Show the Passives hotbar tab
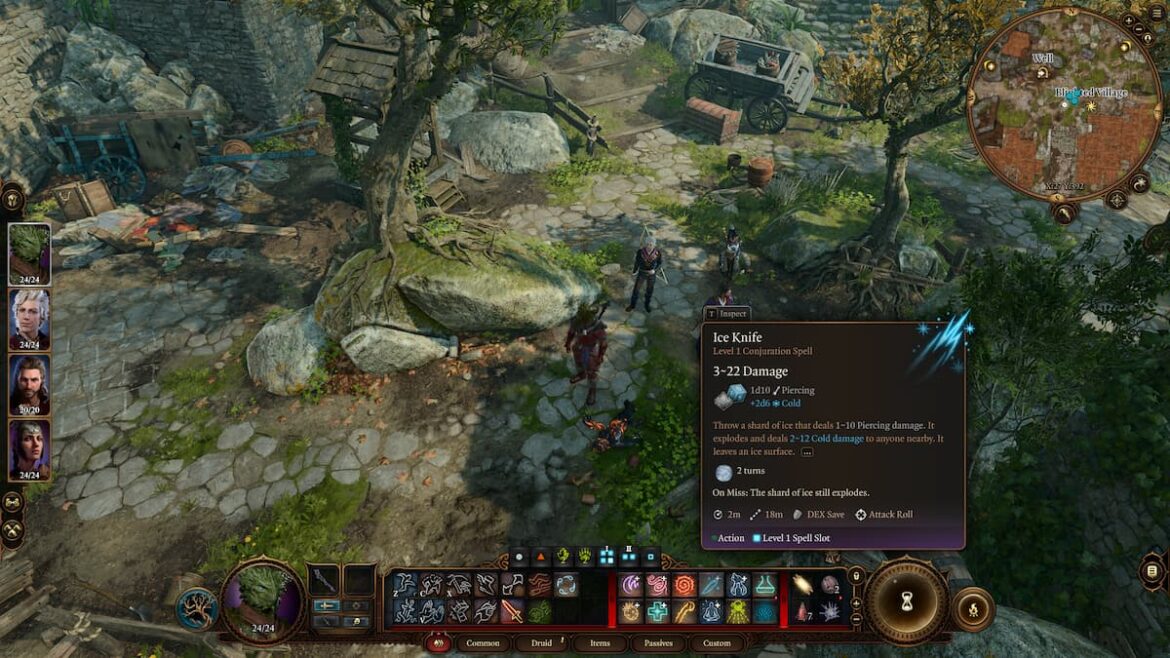The height and width of the screenshot is (658, 1170). (658, 643)
